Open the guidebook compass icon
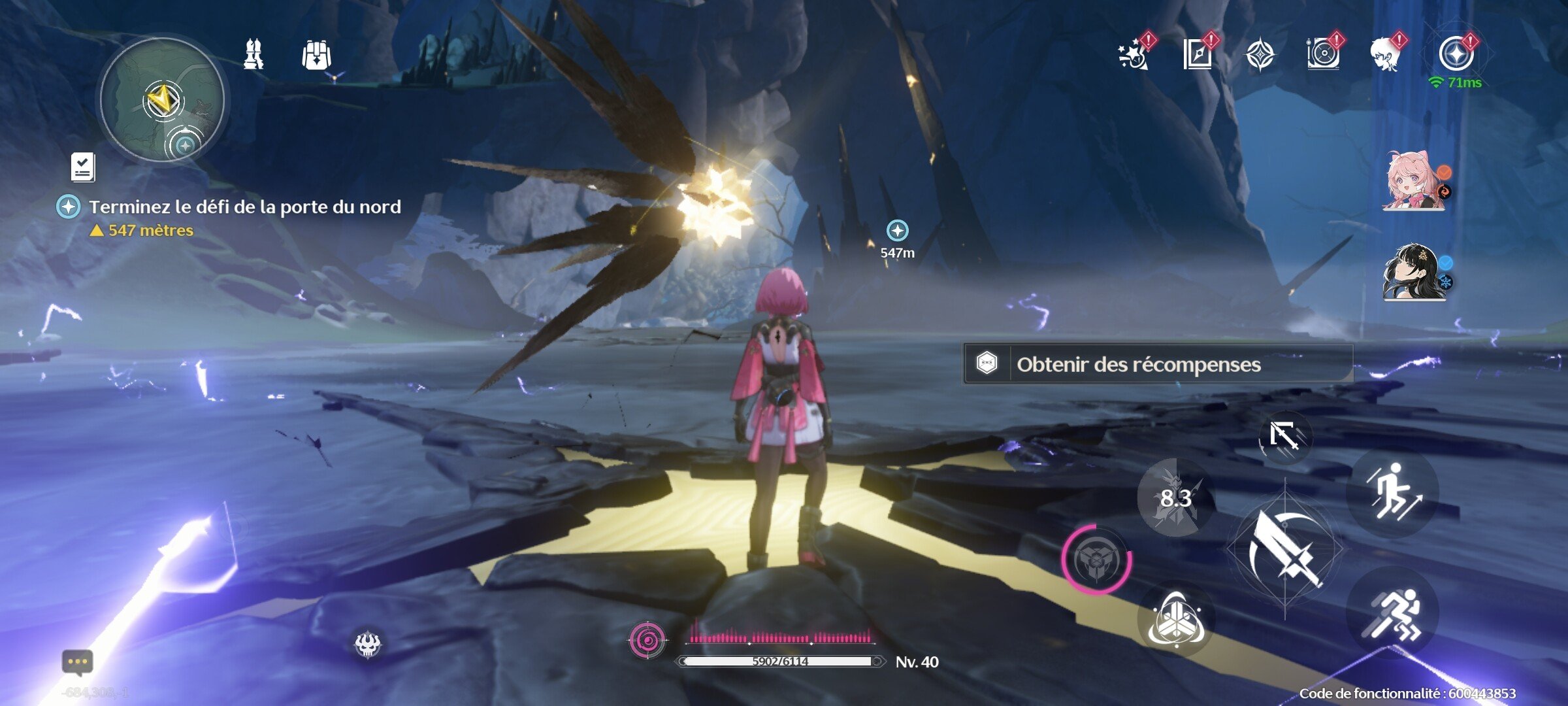This screenshot has width=1568, height=706. tap(1198, 54)
